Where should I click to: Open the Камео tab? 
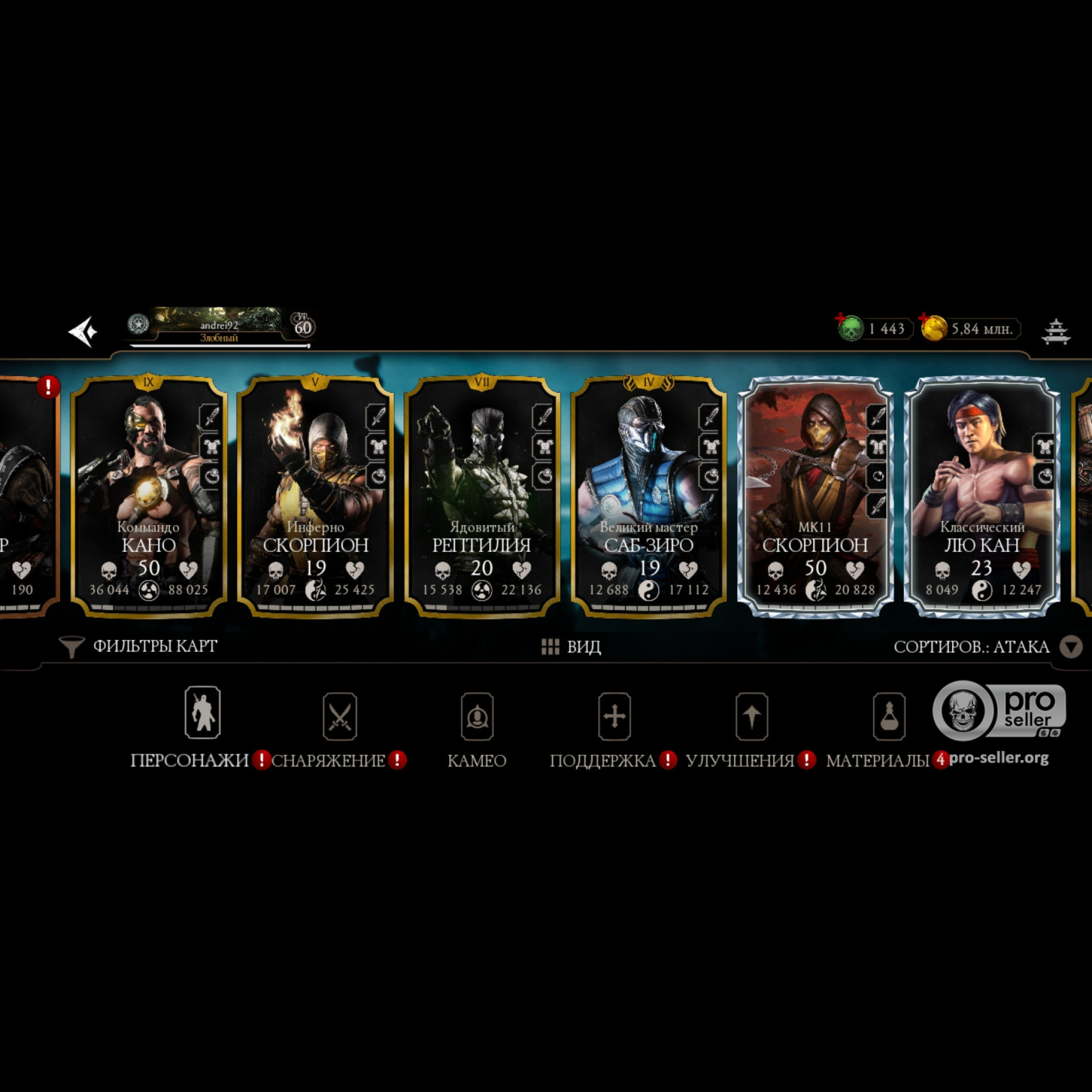coord(477,726)
